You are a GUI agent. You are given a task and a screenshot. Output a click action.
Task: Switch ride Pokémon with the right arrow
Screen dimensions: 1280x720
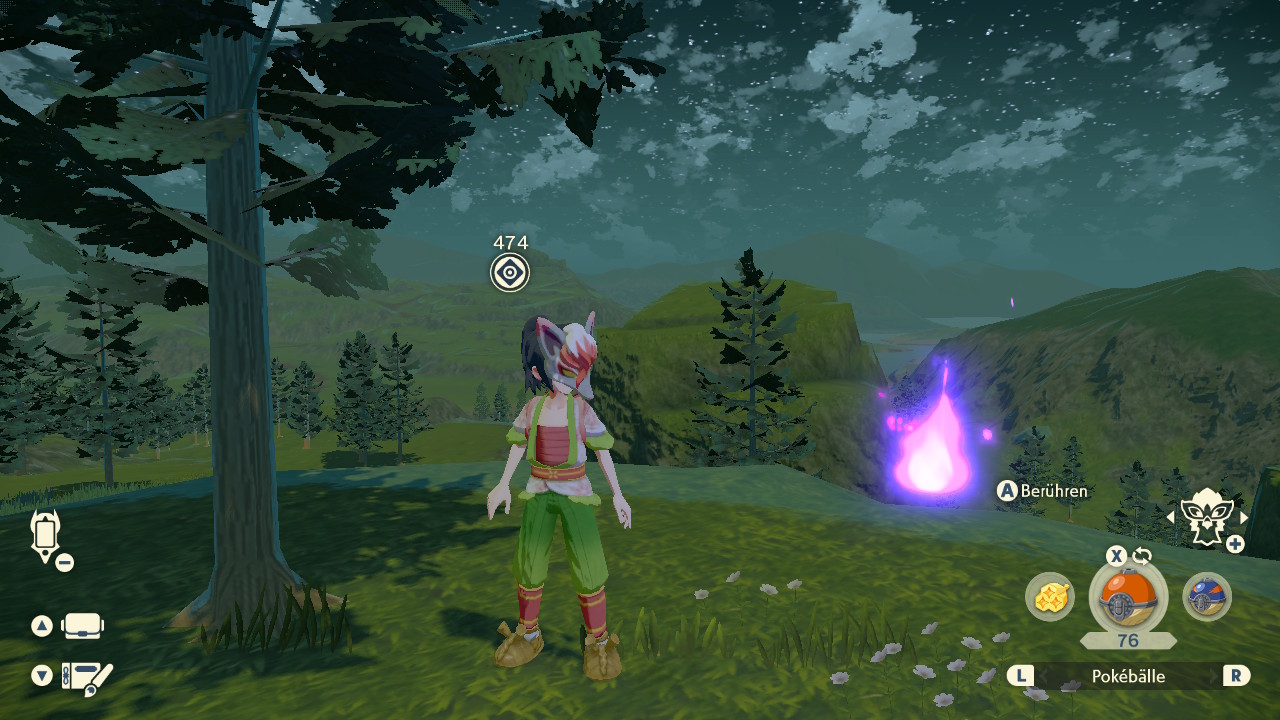(x=1244, y=517)
